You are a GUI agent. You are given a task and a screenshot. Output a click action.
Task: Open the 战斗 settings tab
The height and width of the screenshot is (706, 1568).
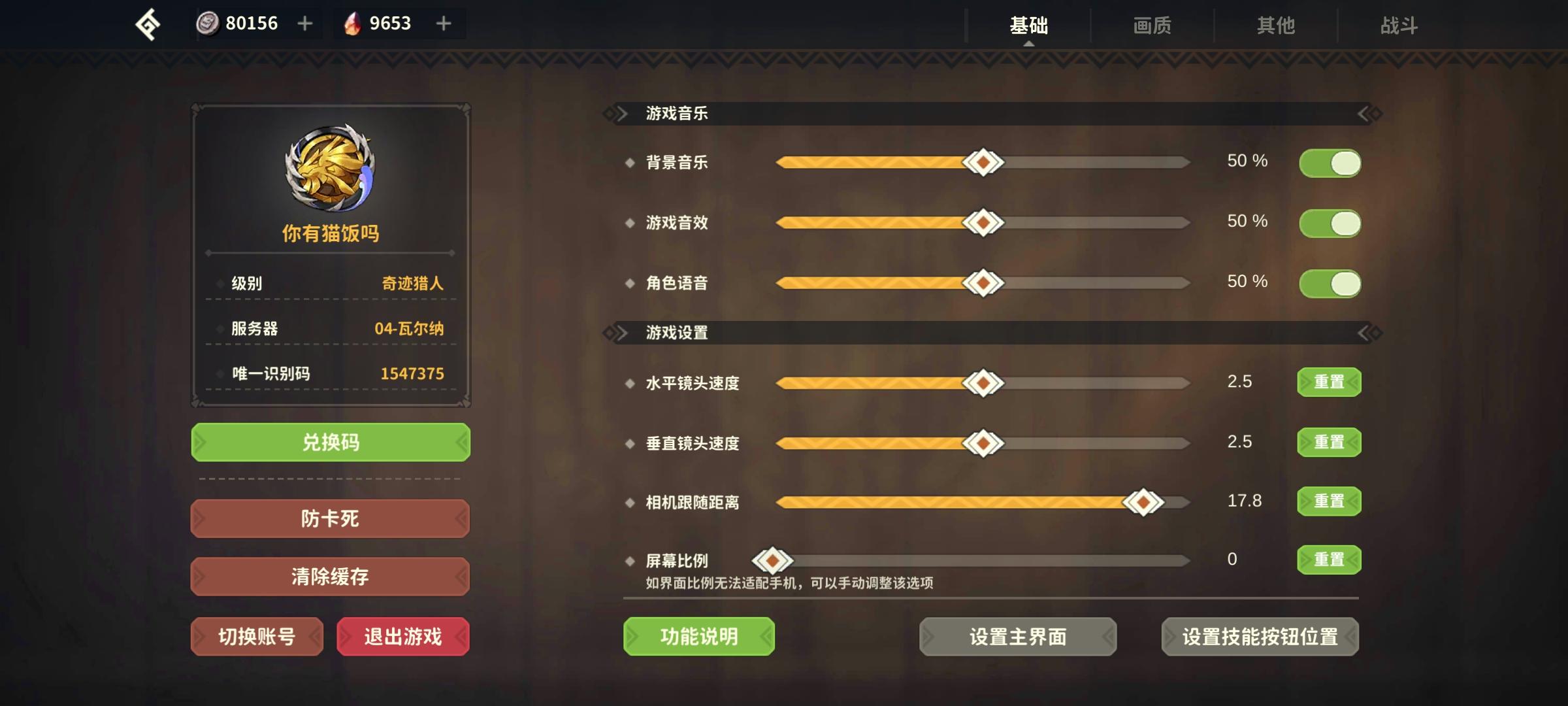1400,25
